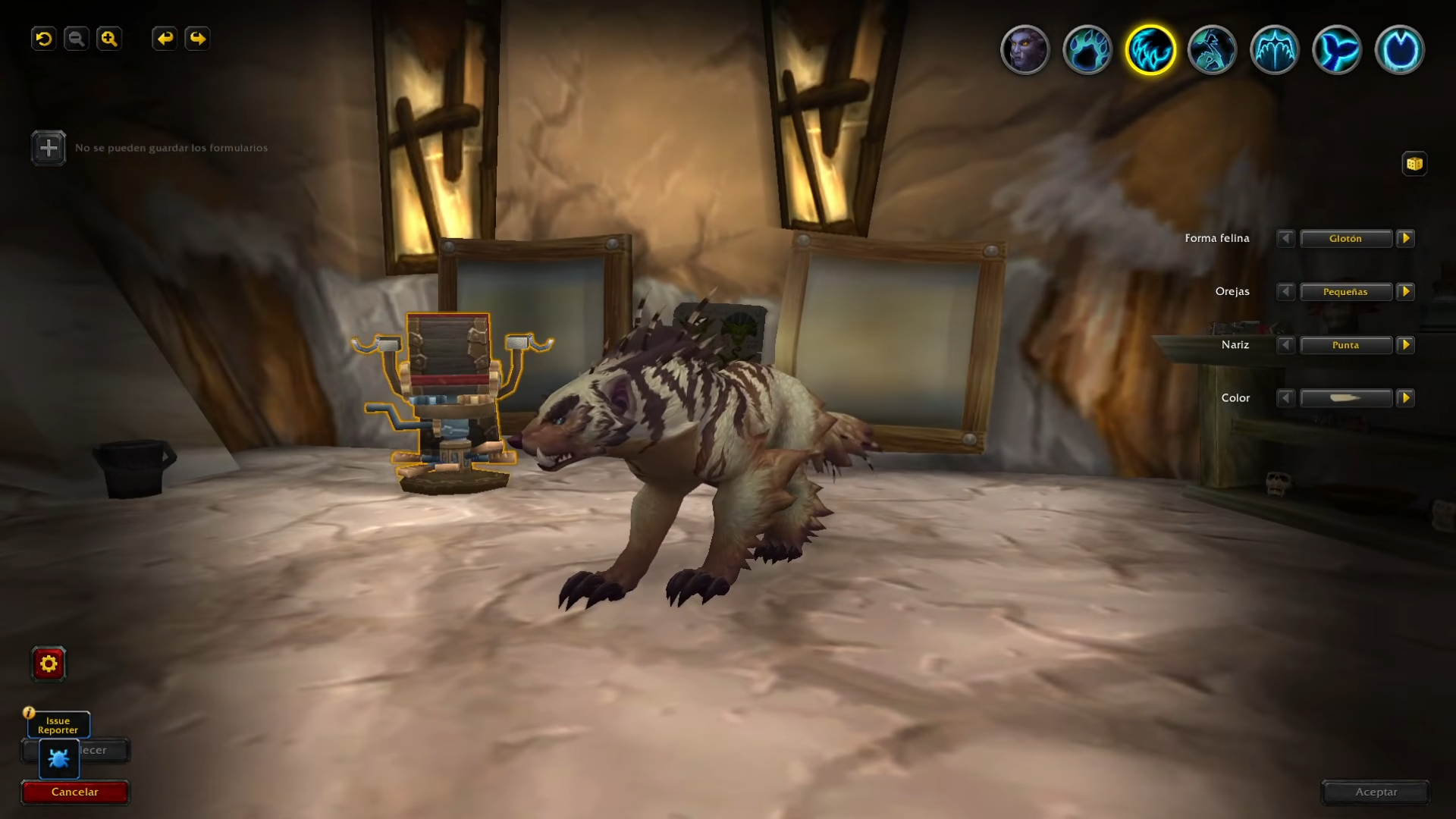The width and height of the screenshot is (1456, 819).
Task: Rotate the model with the left-curving arrow
Action: [165, 39]
